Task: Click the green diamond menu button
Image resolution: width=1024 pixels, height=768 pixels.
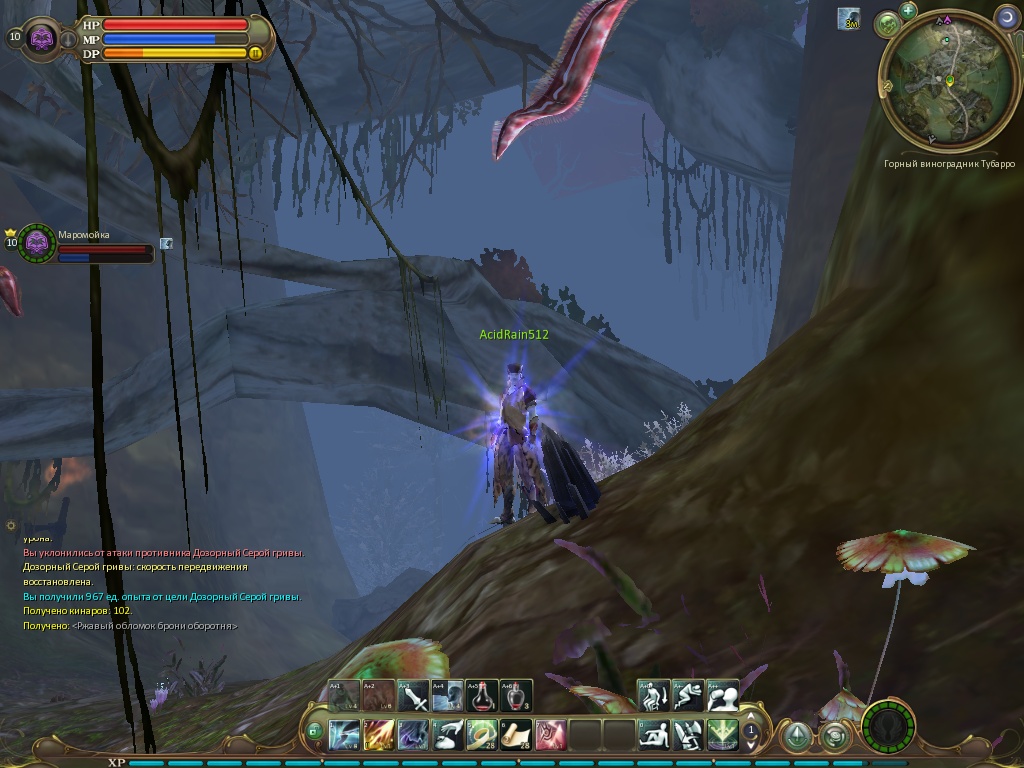Action: 797,737
